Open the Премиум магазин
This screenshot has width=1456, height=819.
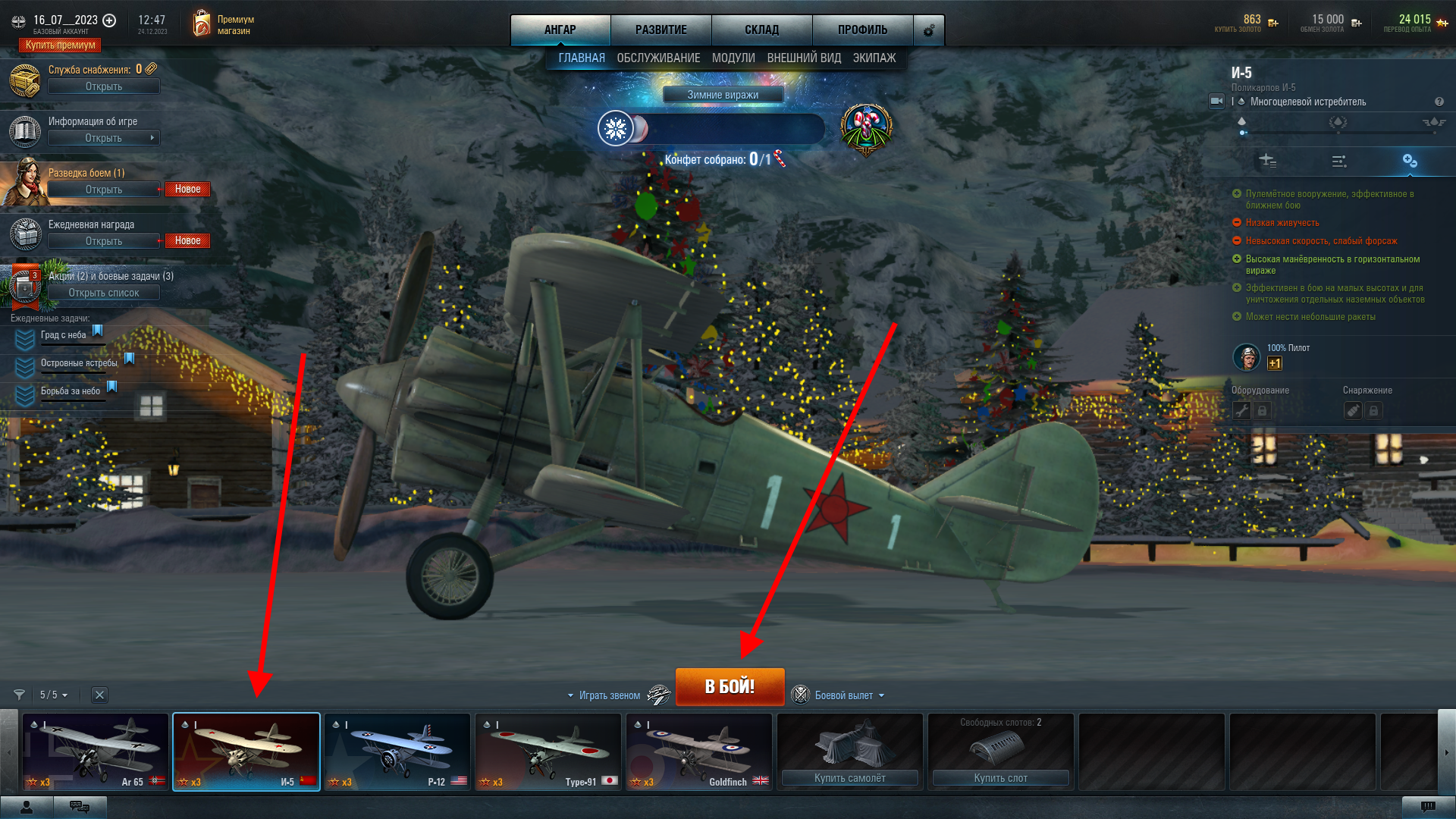tap(224, 24)
